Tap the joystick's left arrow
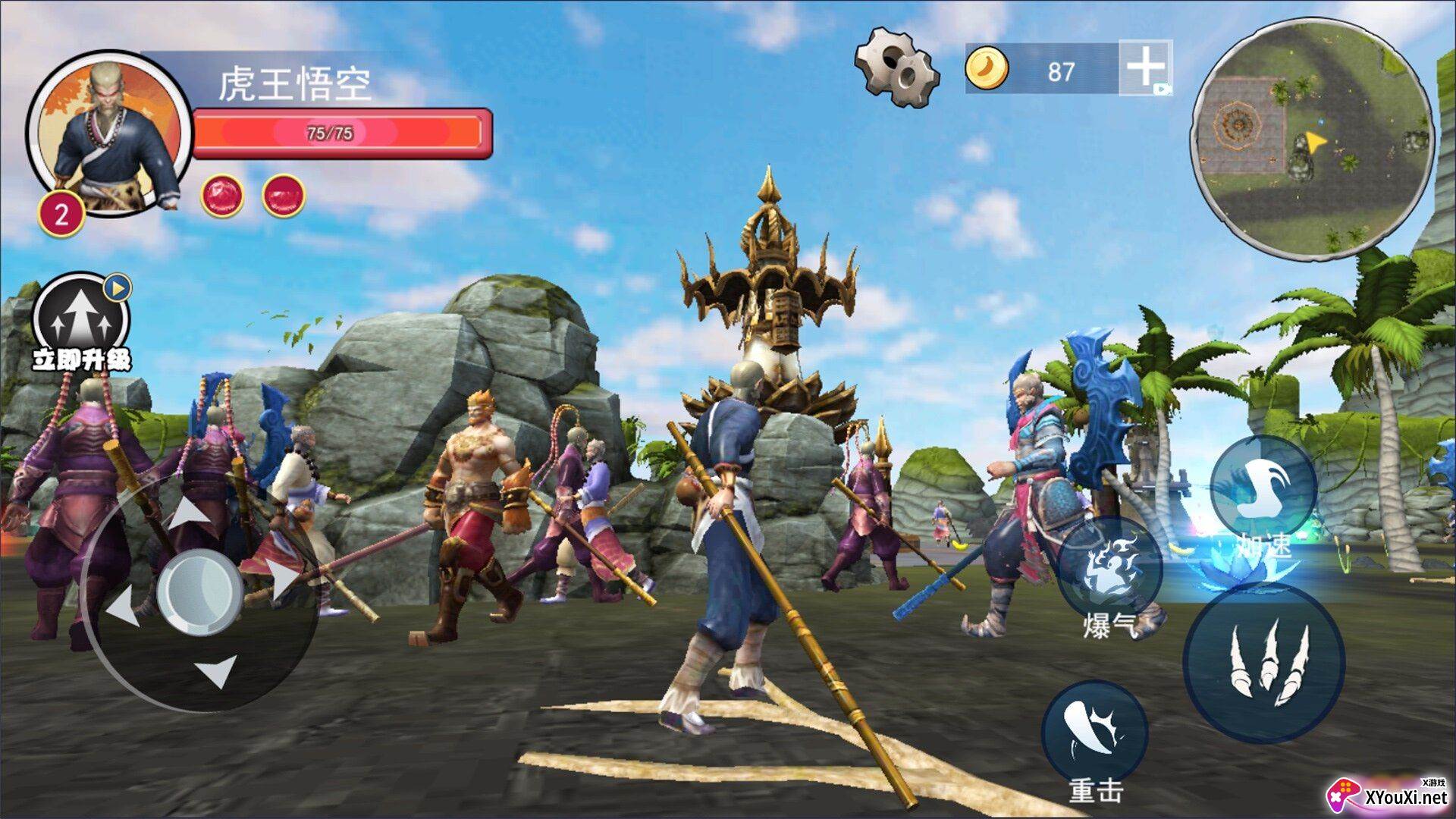This screenshot has height=819, width=1456. pyautogui.click(x=123, y=608)
